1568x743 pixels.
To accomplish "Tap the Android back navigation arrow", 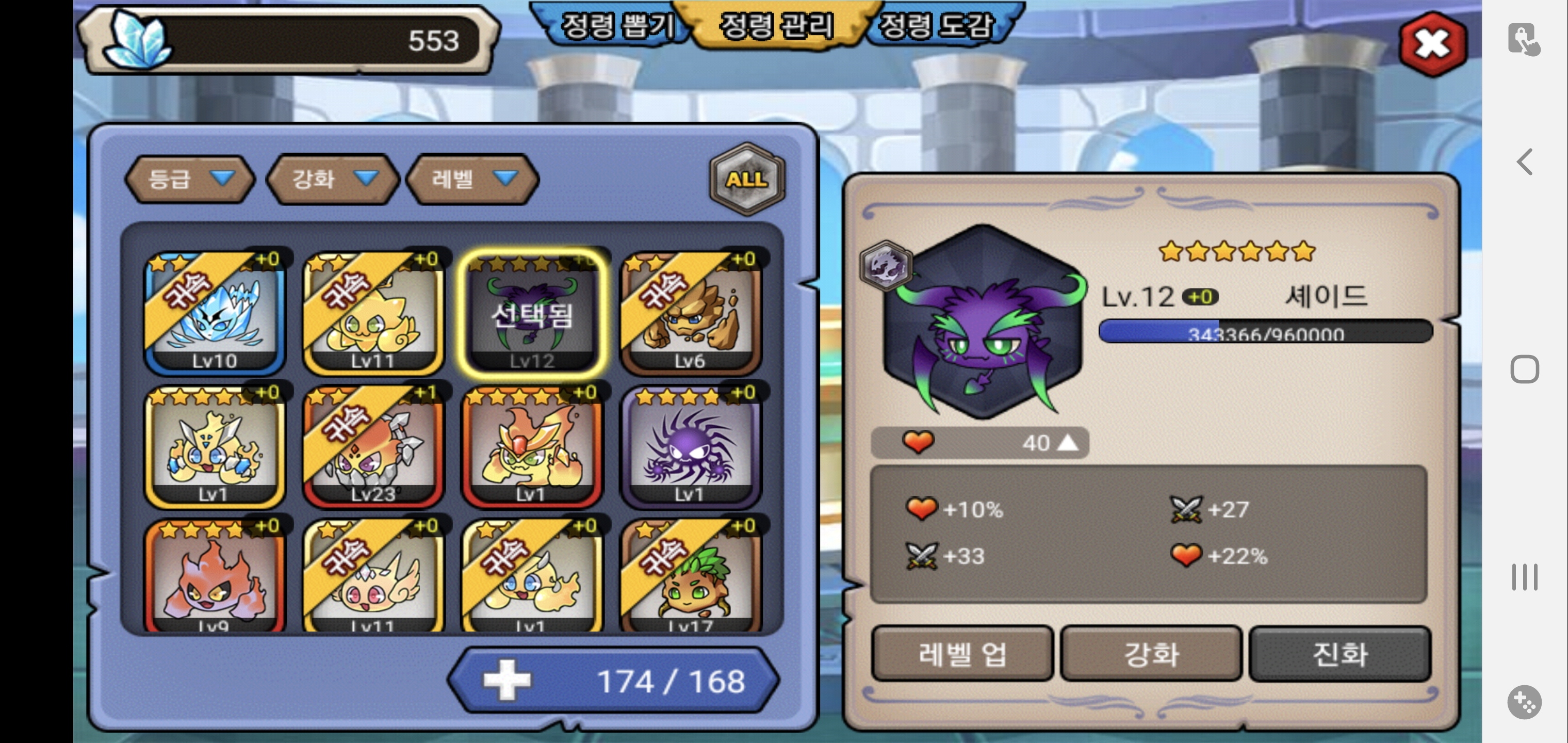I will pyautogui.click(x=1524, y=162).
